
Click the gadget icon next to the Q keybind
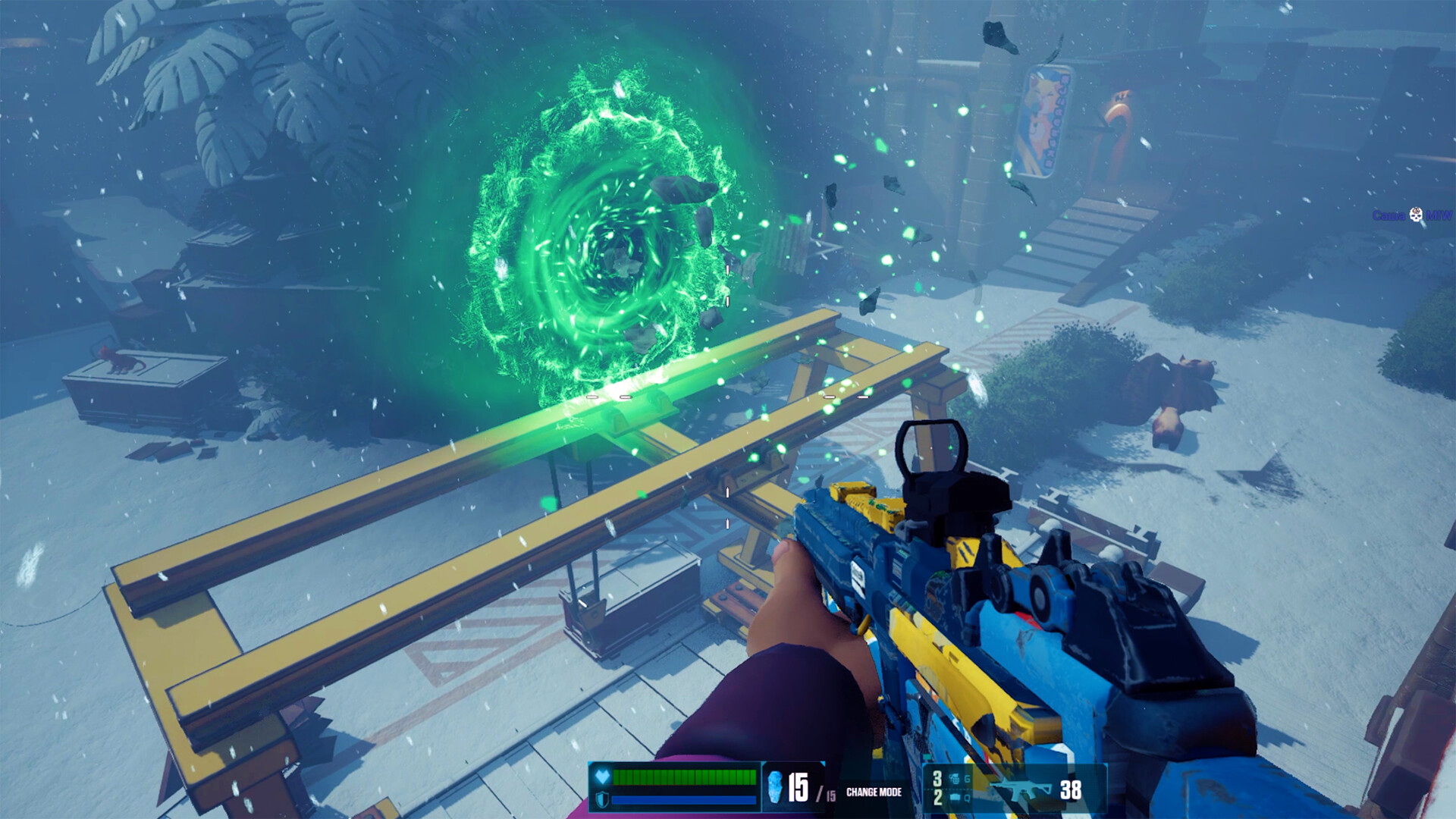click(955, 797)
